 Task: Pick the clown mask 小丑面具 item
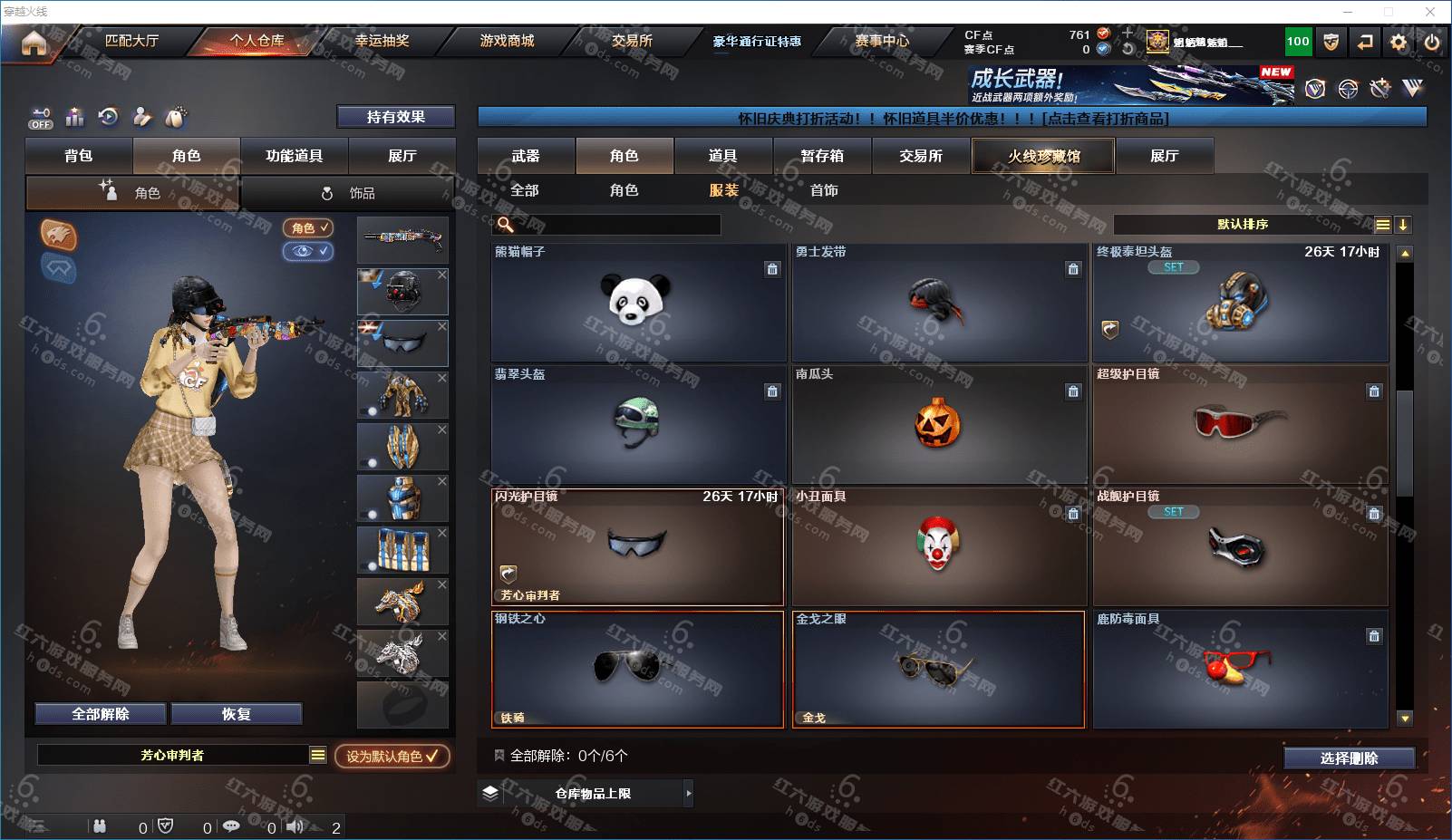point(939,546)
